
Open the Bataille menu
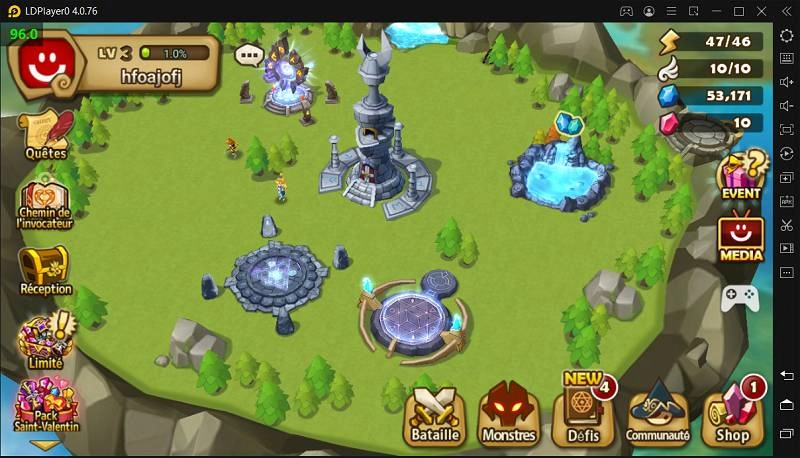tap(436, 414)
